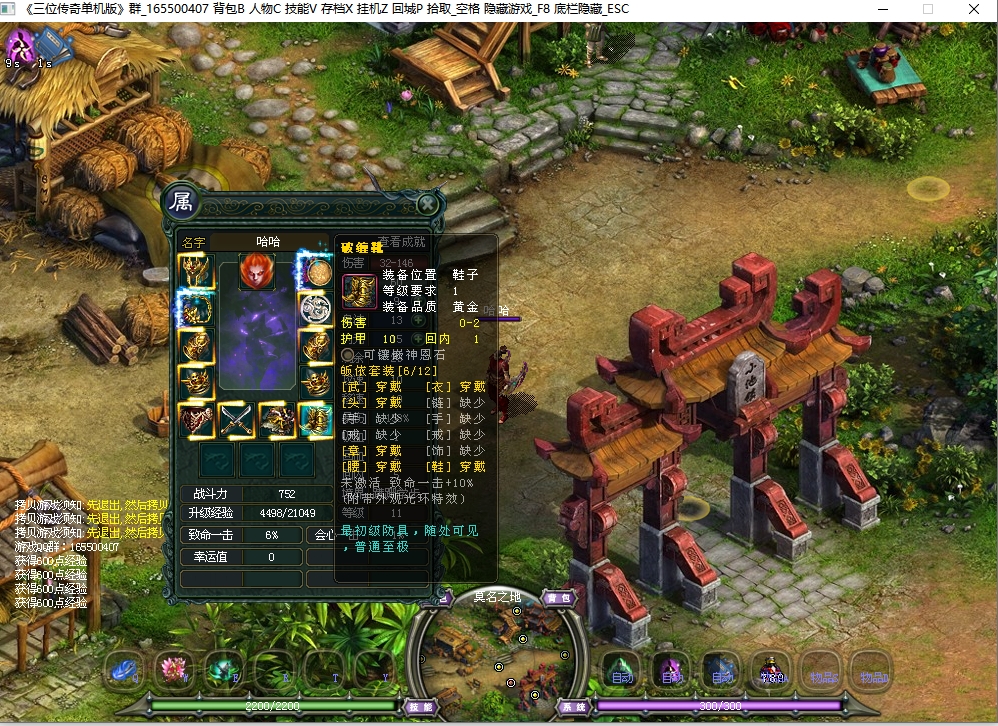Click the hero's red-haired portrait
This screenshot has width=998, height=726.
click(255, 271)
